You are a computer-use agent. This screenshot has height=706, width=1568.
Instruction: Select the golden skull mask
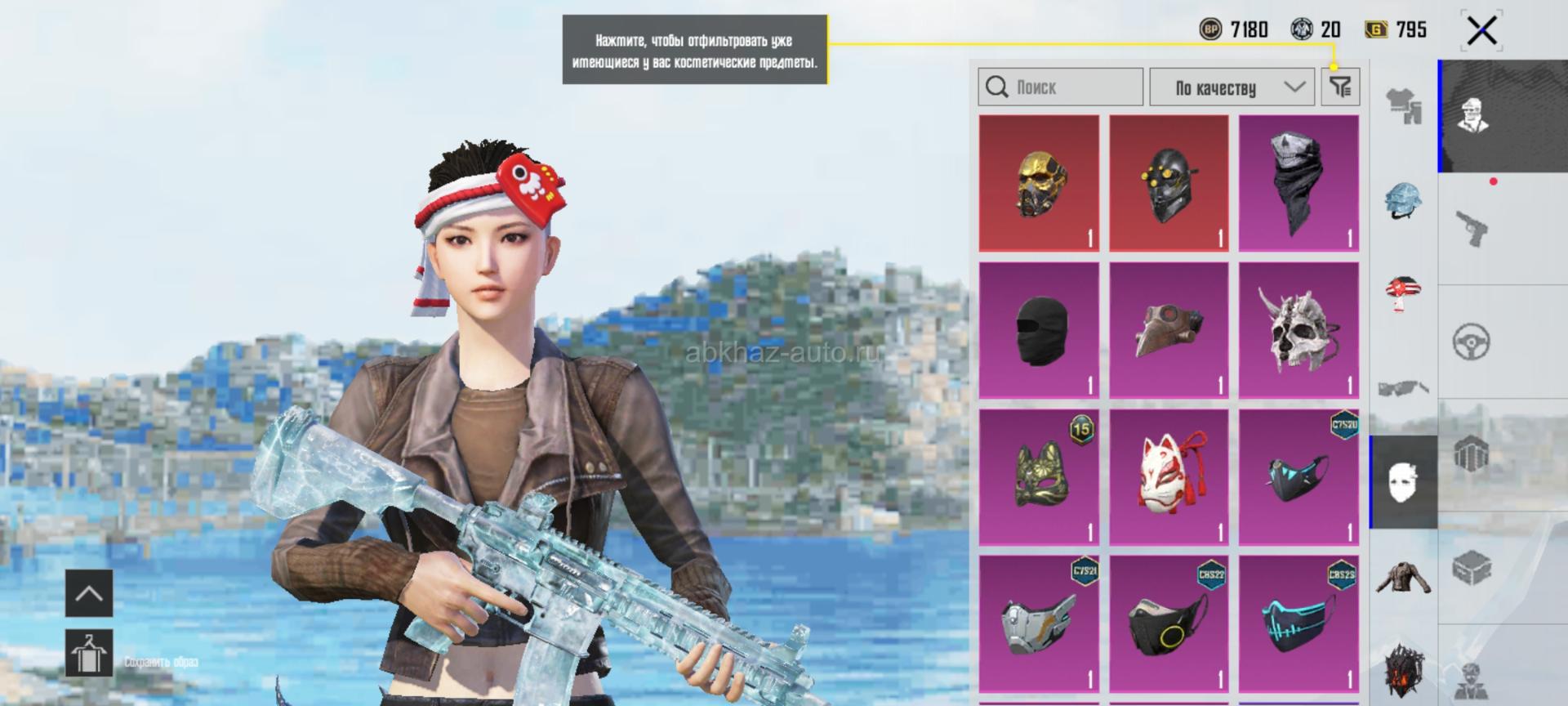(x=1039, y=183)
